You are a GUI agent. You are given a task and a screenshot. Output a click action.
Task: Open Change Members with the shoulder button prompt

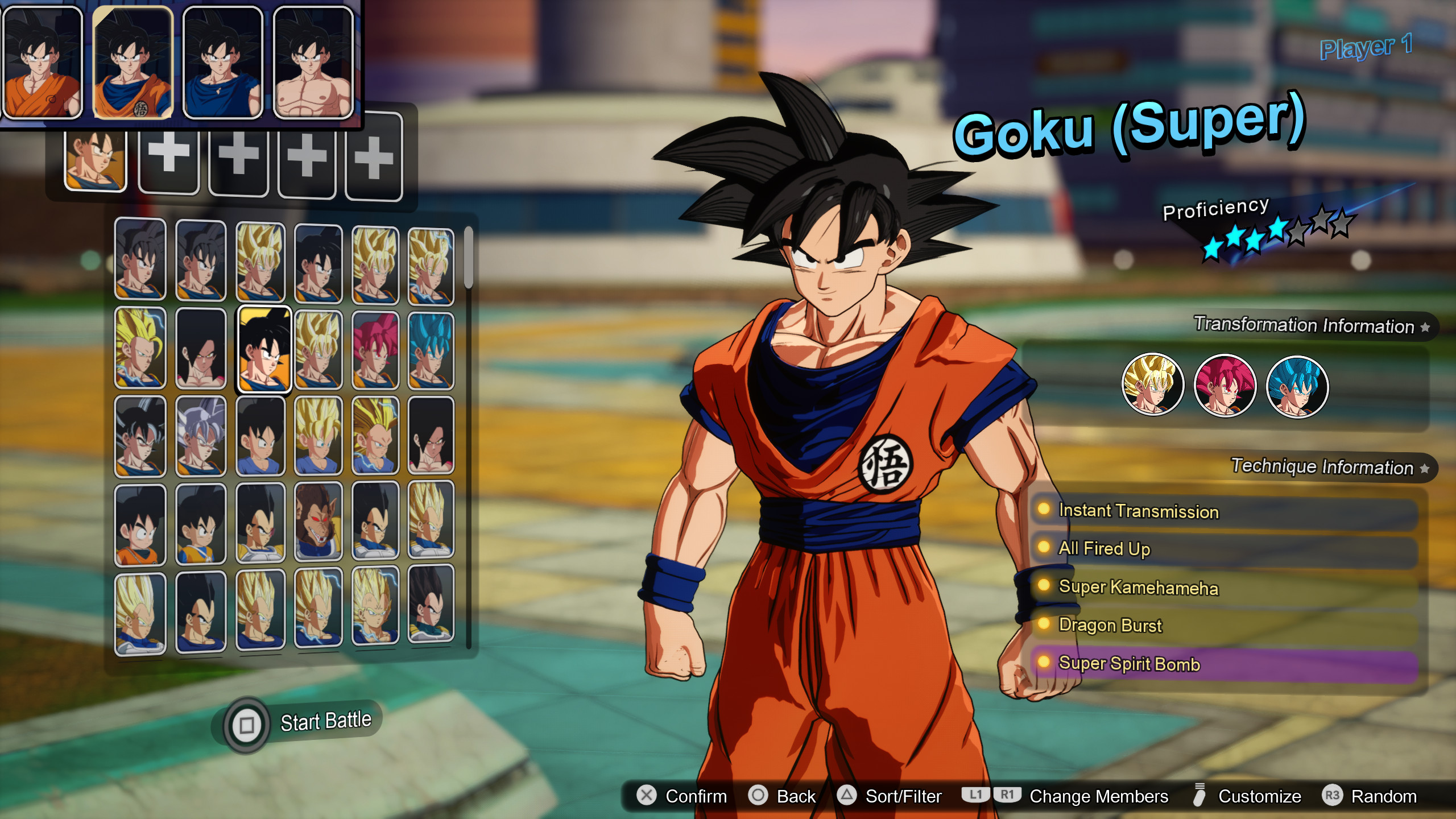point(1101,796)
